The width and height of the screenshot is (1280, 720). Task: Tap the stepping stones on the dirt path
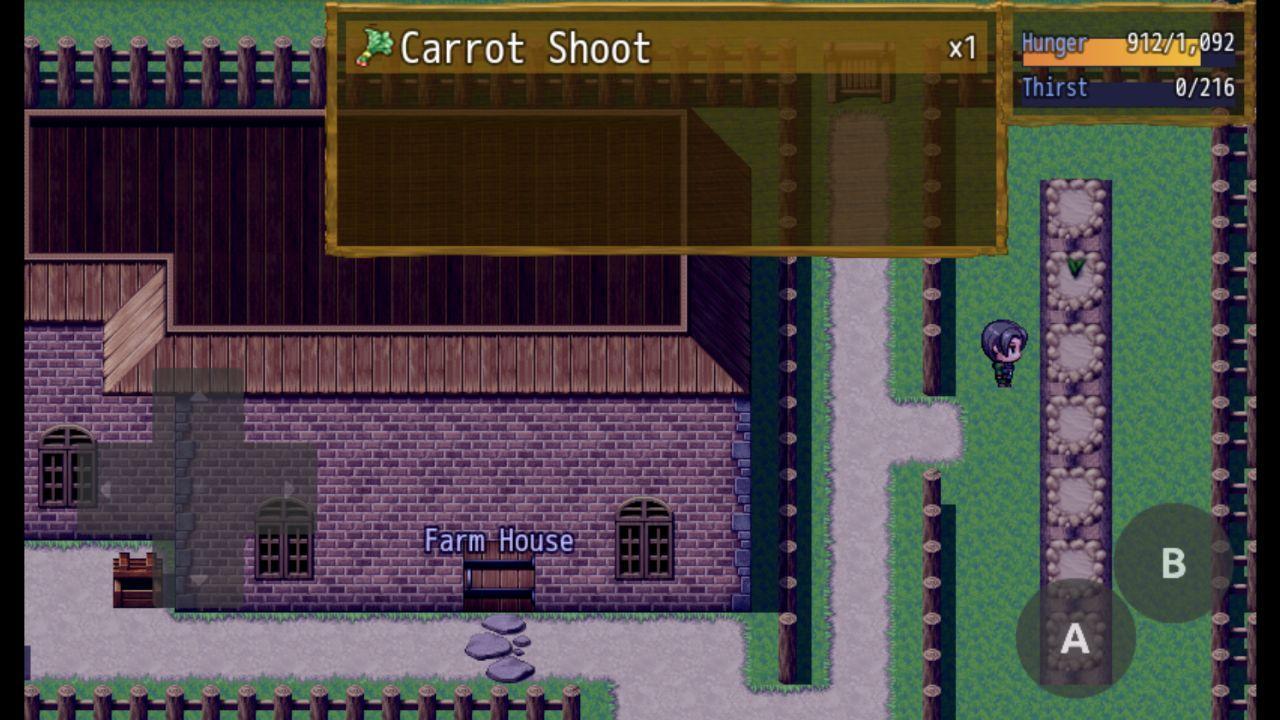point(500,645)
